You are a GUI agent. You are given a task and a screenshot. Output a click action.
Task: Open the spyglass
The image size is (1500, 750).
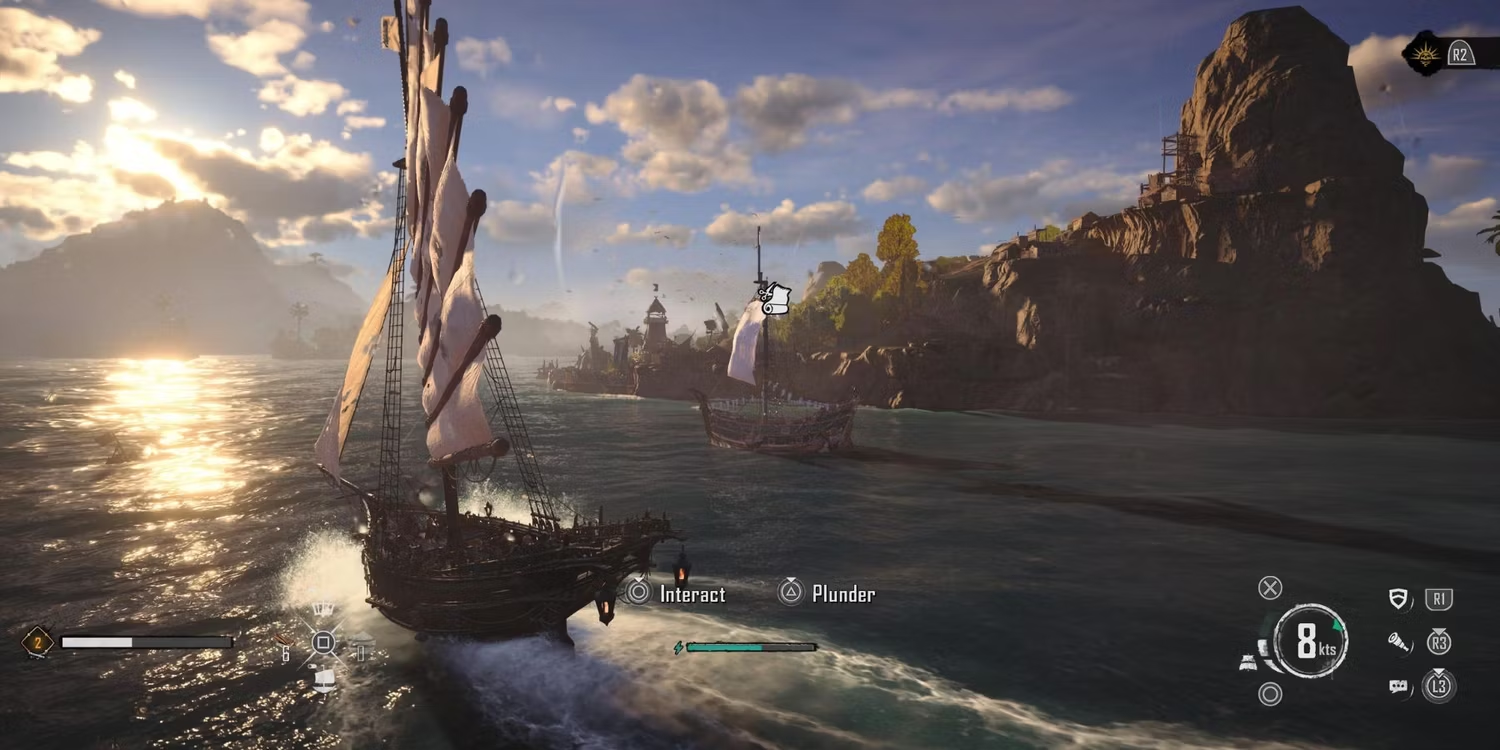(x=1399, y=642)
